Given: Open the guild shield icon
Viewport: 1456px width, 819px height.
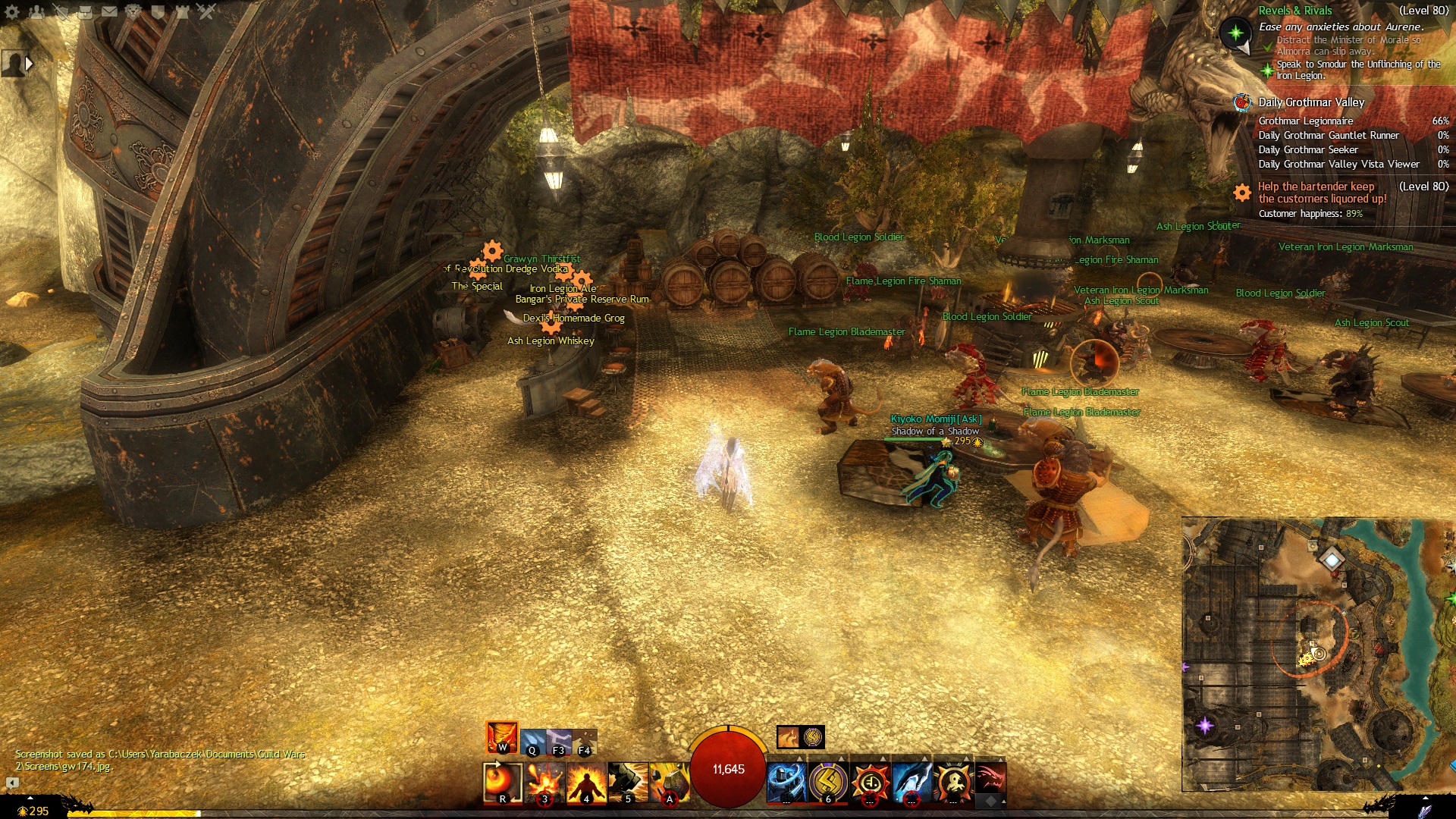Looking at the screenshot, I should tap(158, 11).
